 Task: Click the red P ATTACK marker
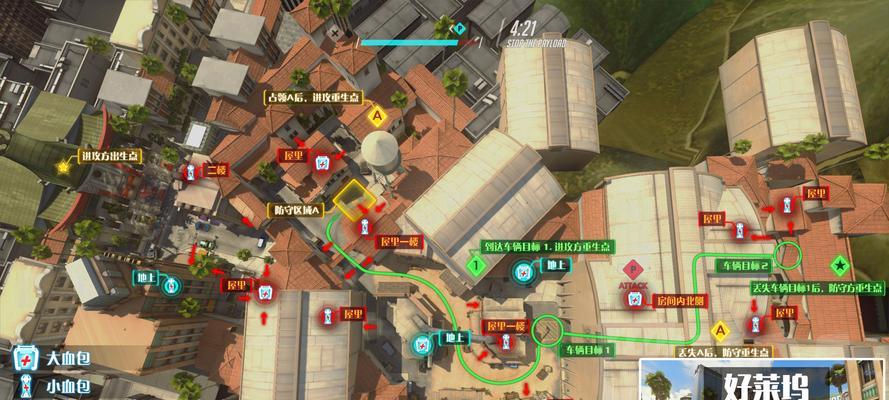[x=632, y=269]
